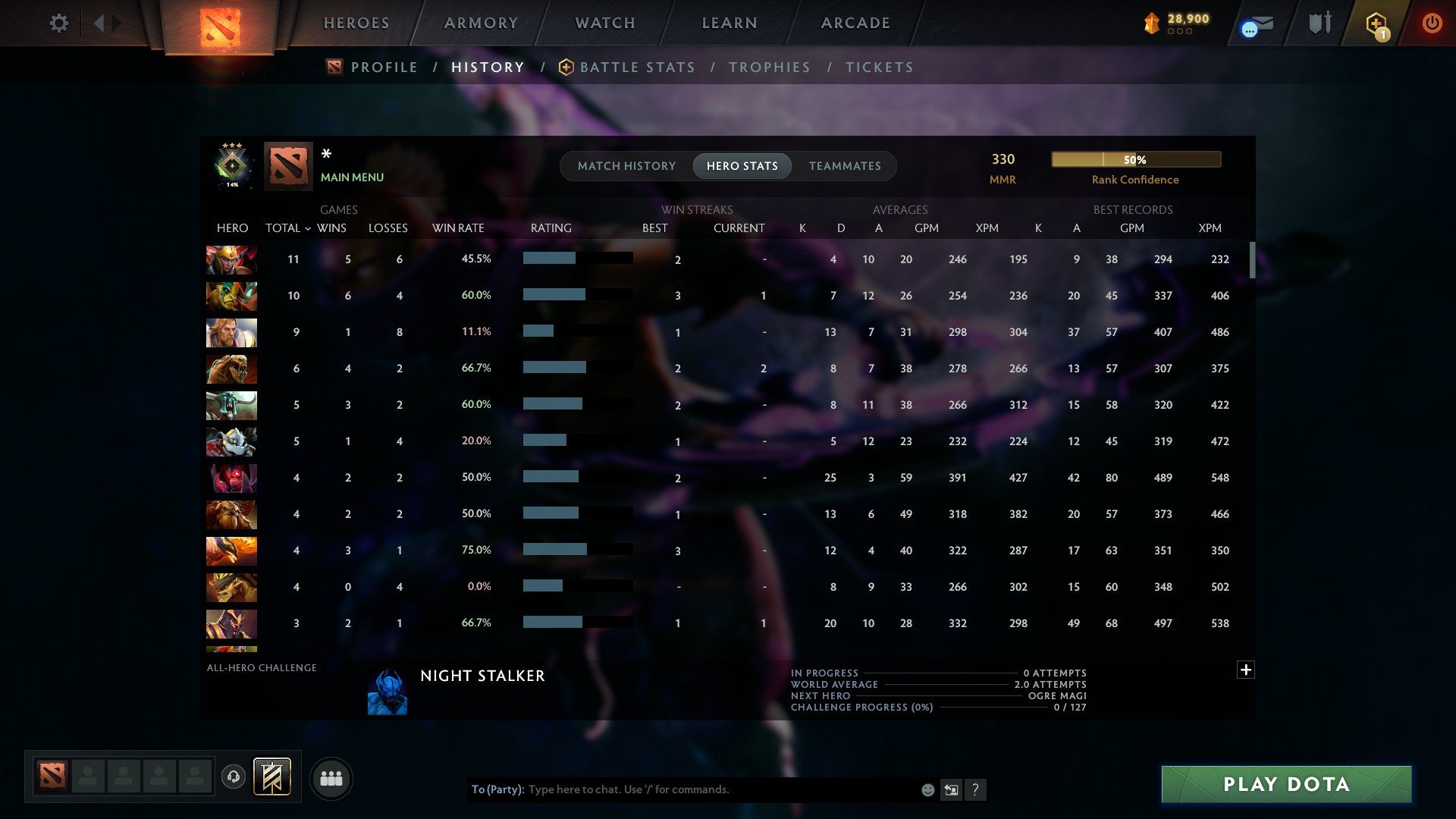1456x819 pixels.
Task: Click the MAIN MENU link under player name
Action: (352, 177)
